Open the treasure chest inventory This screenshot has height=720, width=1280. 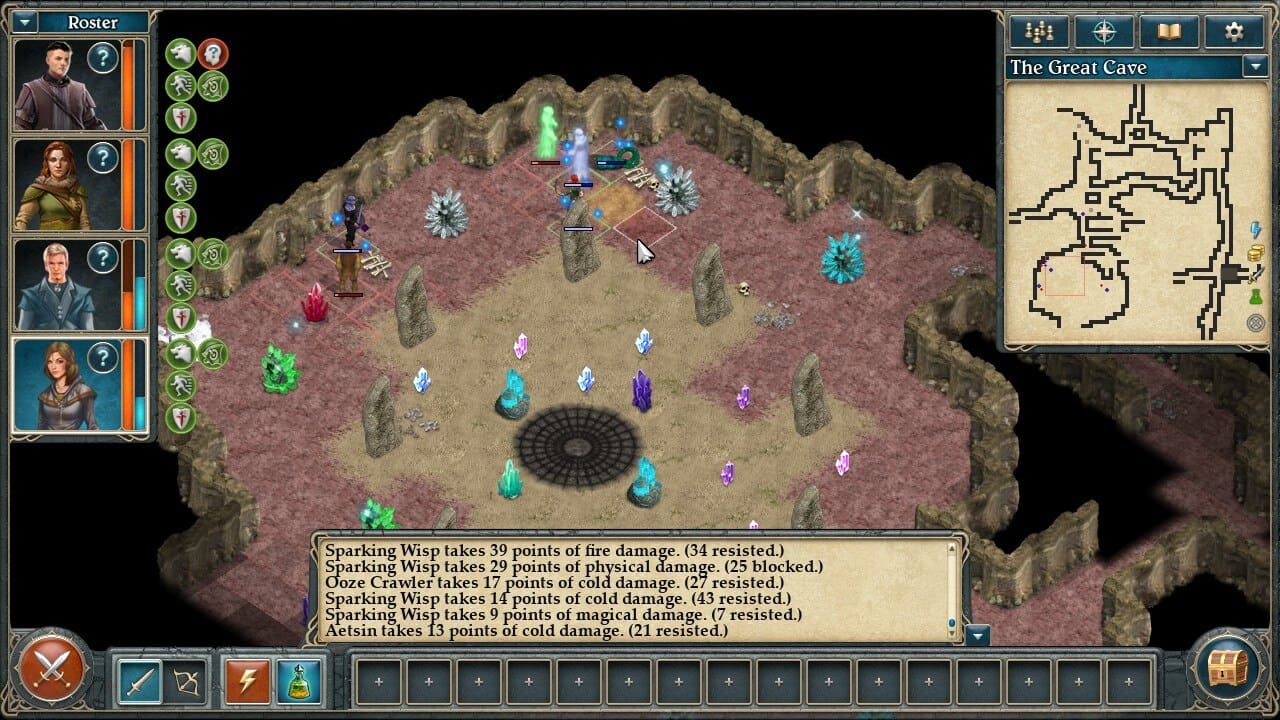point(1228,670)
